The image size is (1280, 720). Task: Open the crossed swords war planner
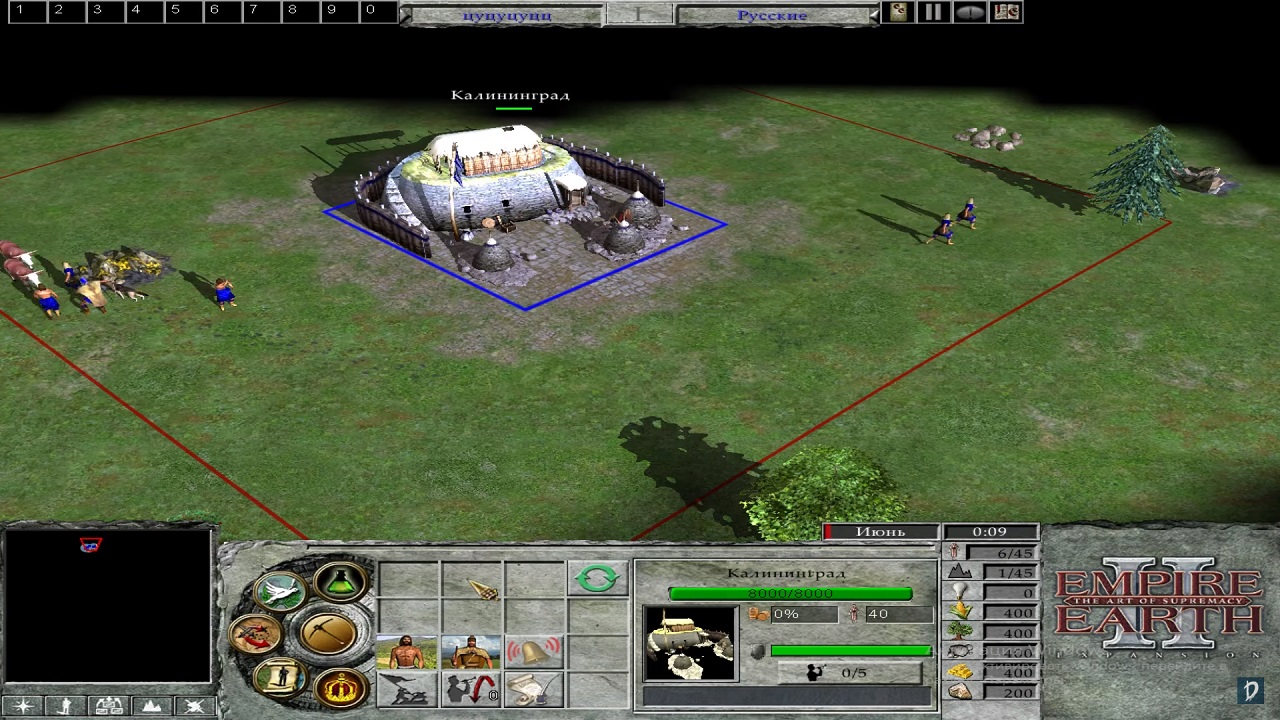pos(255,632)
